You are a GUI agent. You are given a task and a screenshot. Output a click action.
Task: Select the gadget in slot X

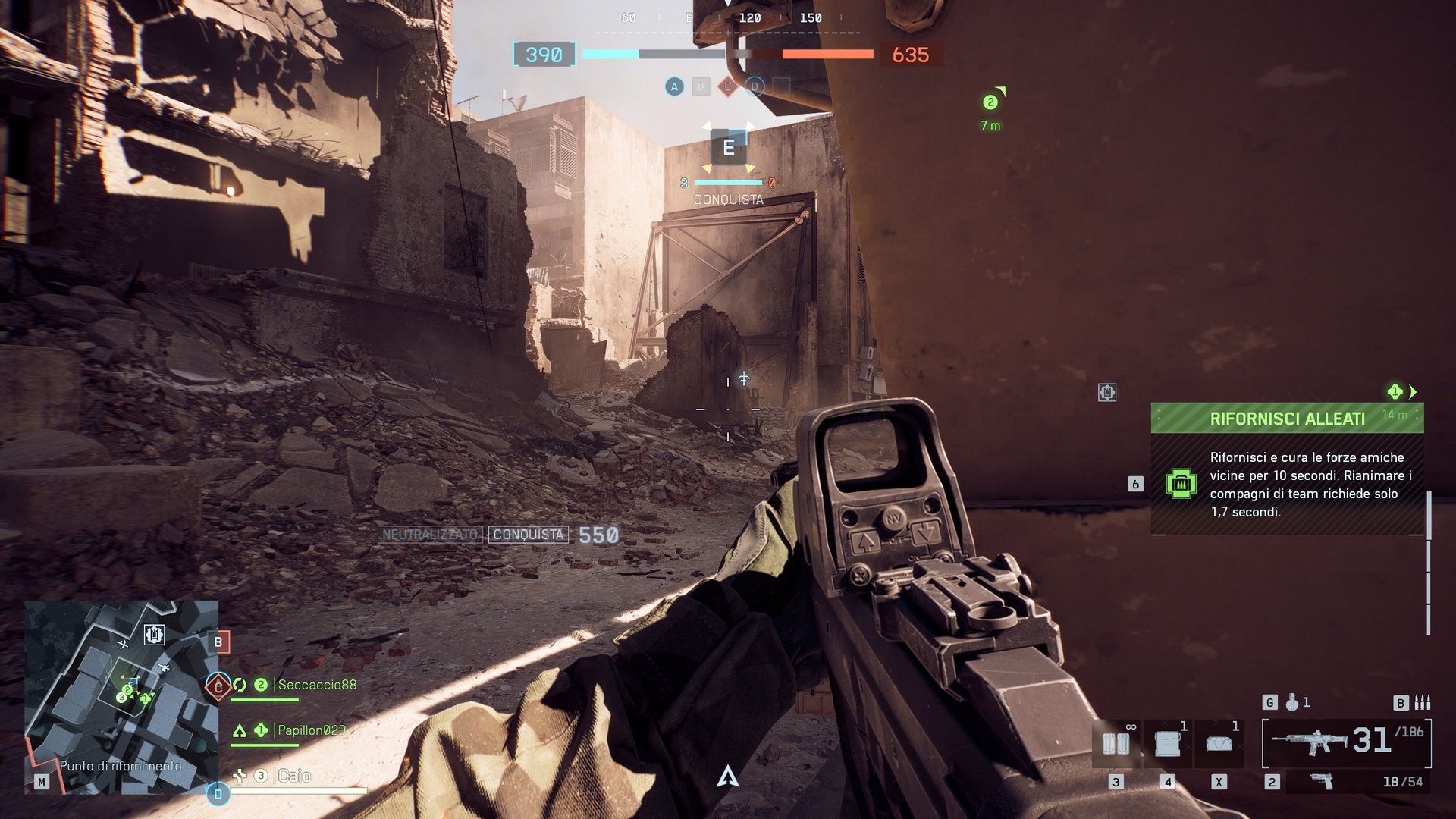pos(1219,744)
